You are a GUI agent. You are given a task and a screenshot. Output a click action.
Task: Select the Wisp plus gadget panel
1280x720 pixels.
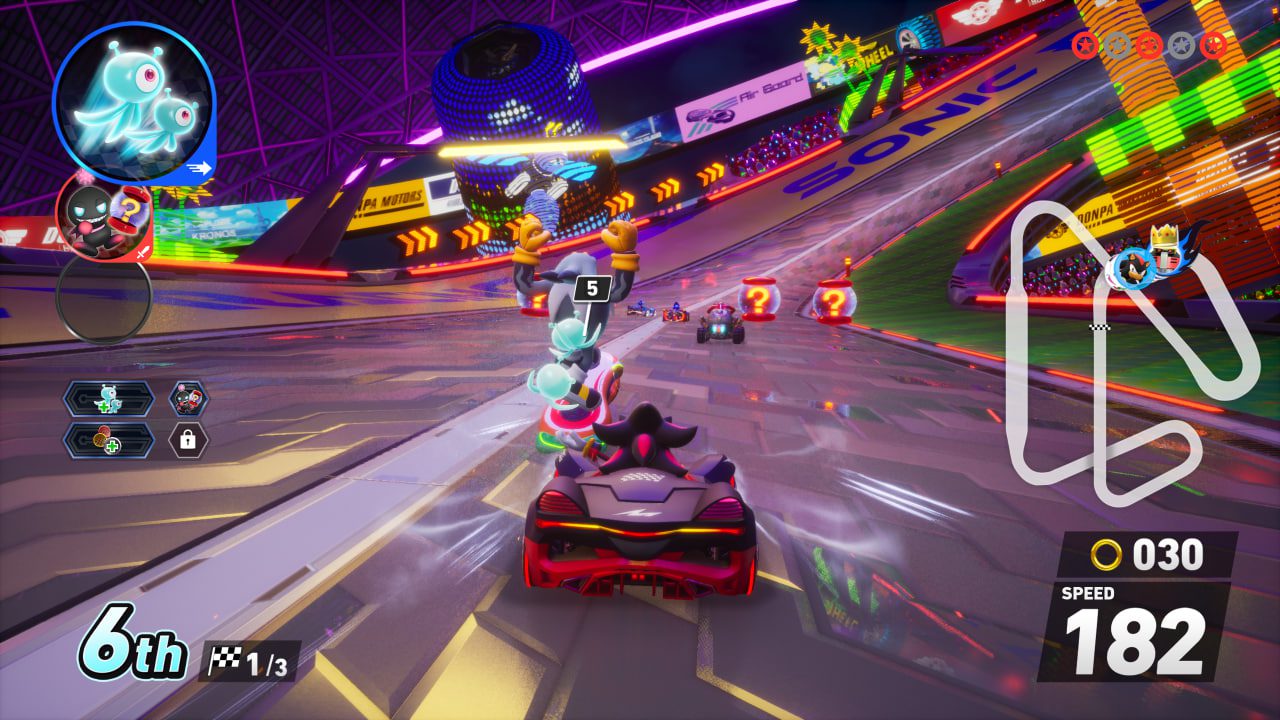(109, 399)
